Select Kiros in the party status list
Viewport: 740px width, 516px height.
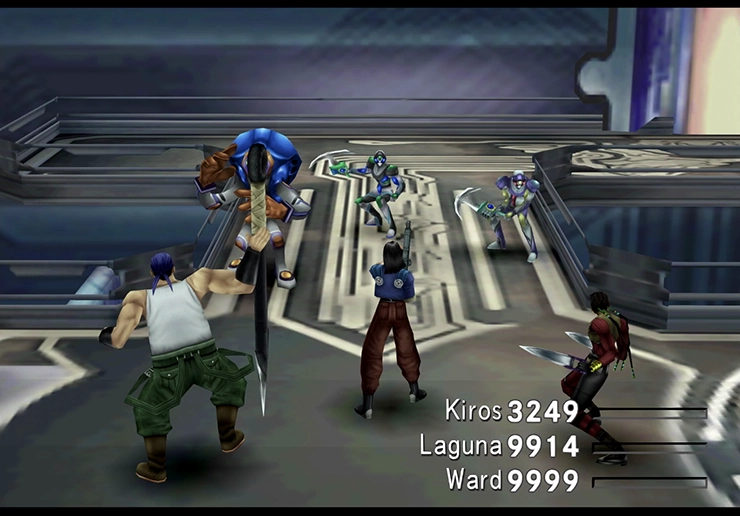[474, 412]
